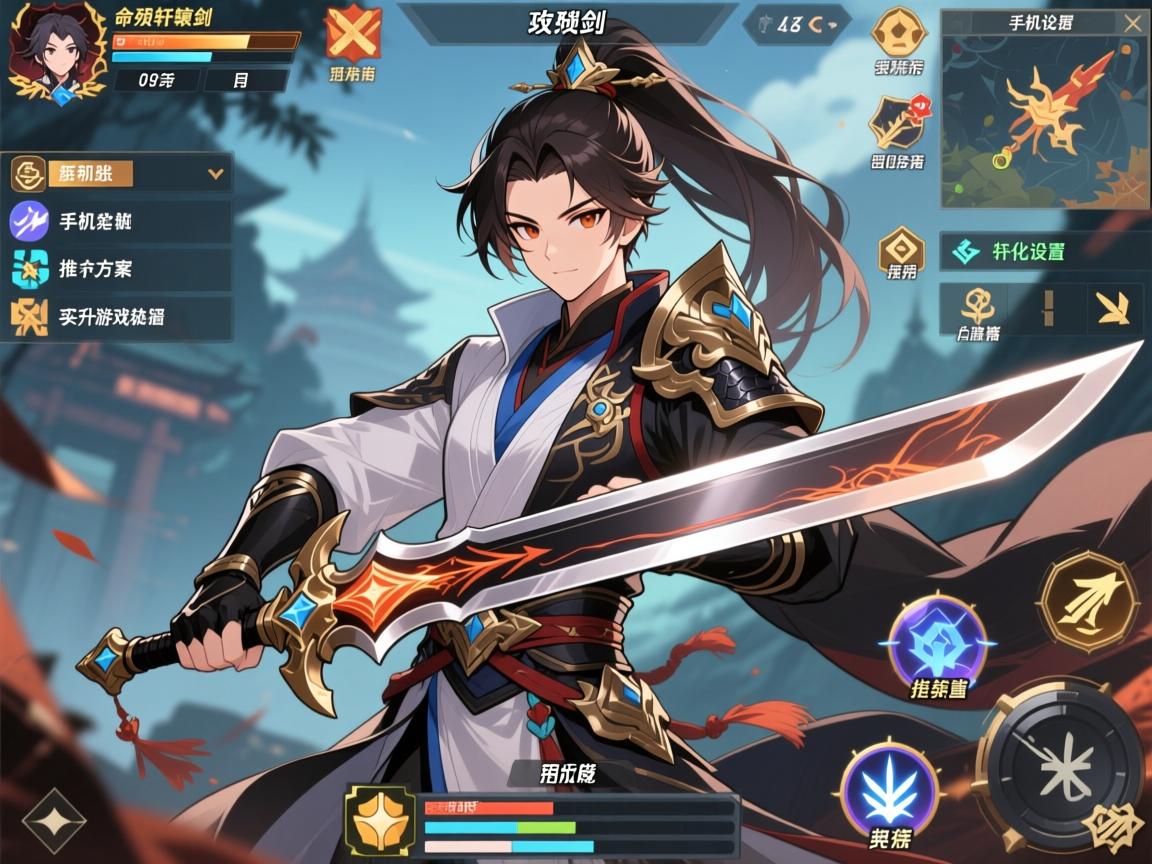Open the minimap

point(1043,120)
